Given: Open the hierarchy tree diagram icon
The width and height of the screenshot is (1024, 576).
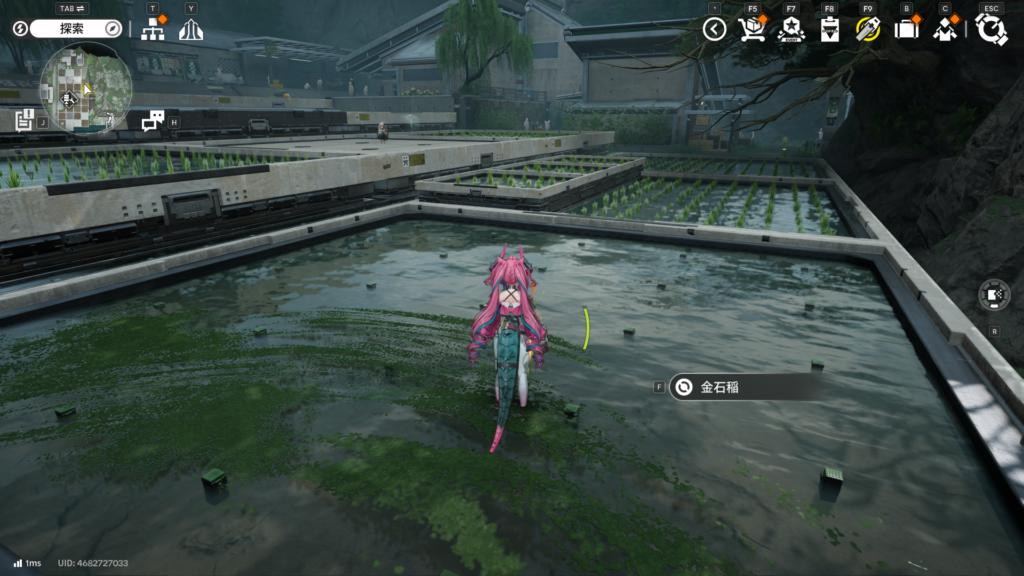Looking at the screenshot, I should [153, 30].
